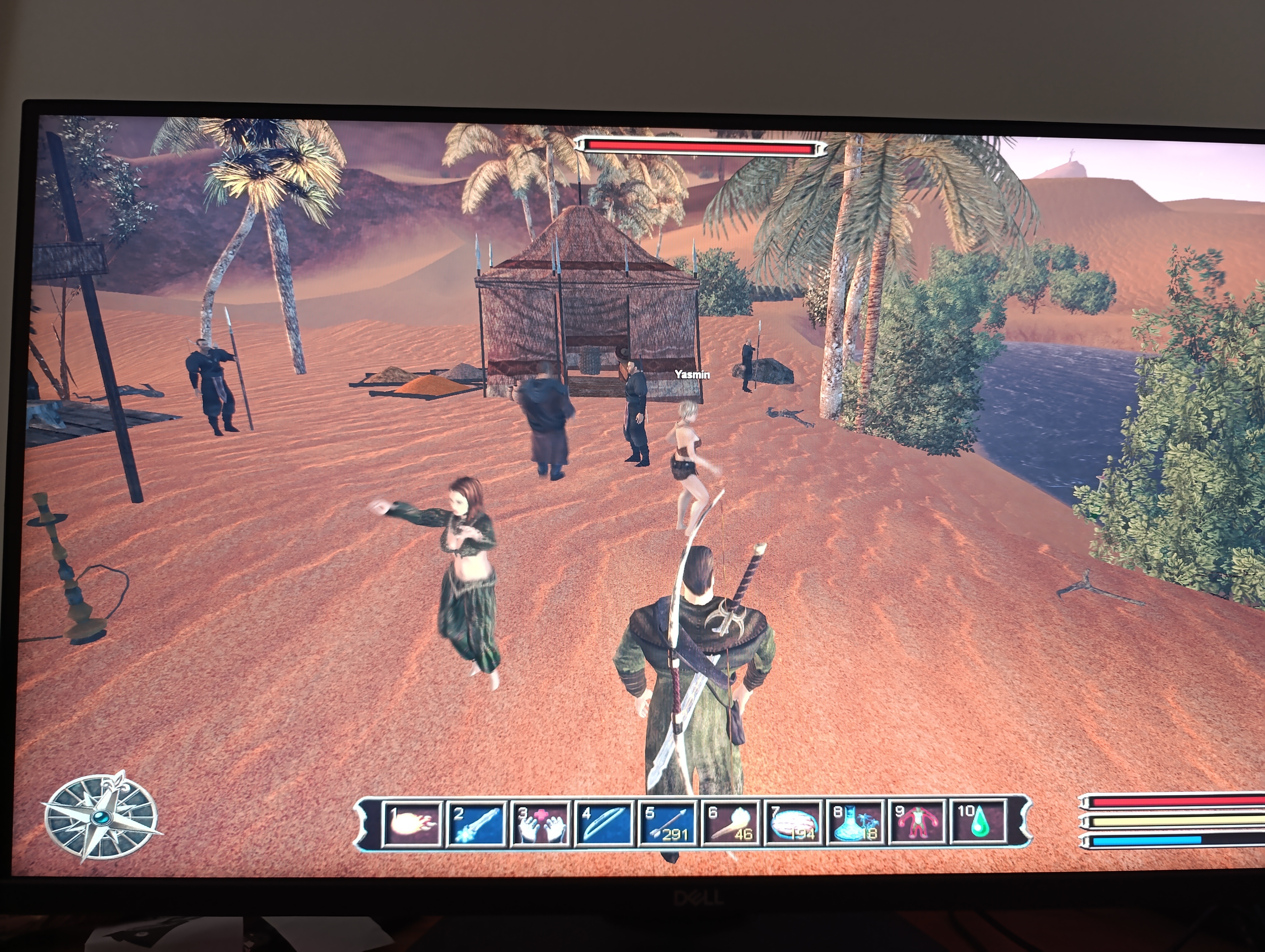Eat the meat item in slot 7
Screen dimensions: 1265x952
click(794, 824)
